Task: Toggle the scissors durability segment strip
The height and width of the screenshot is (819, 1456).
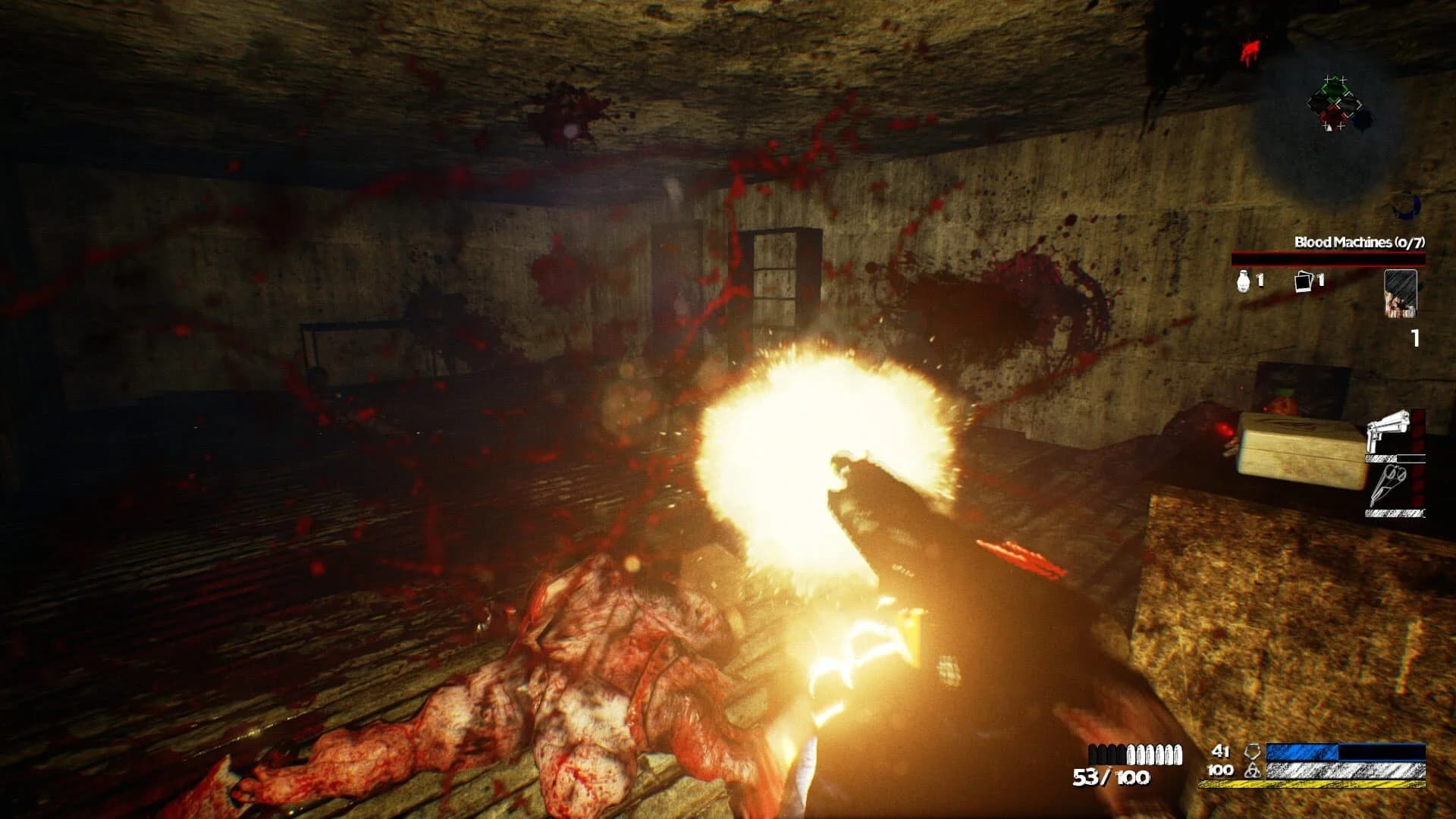Action: 1393,513
